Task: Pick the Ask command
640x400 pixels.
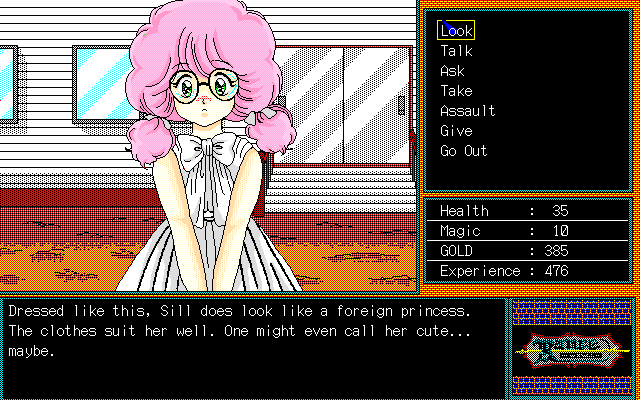Action: click(x=452, y=71)
